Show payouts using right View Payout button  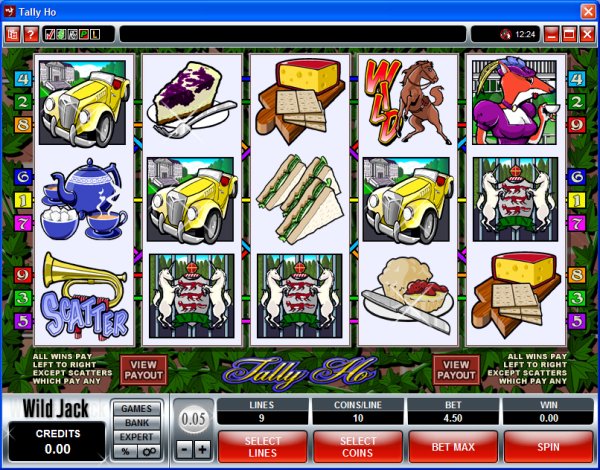(x=457, y=369)
